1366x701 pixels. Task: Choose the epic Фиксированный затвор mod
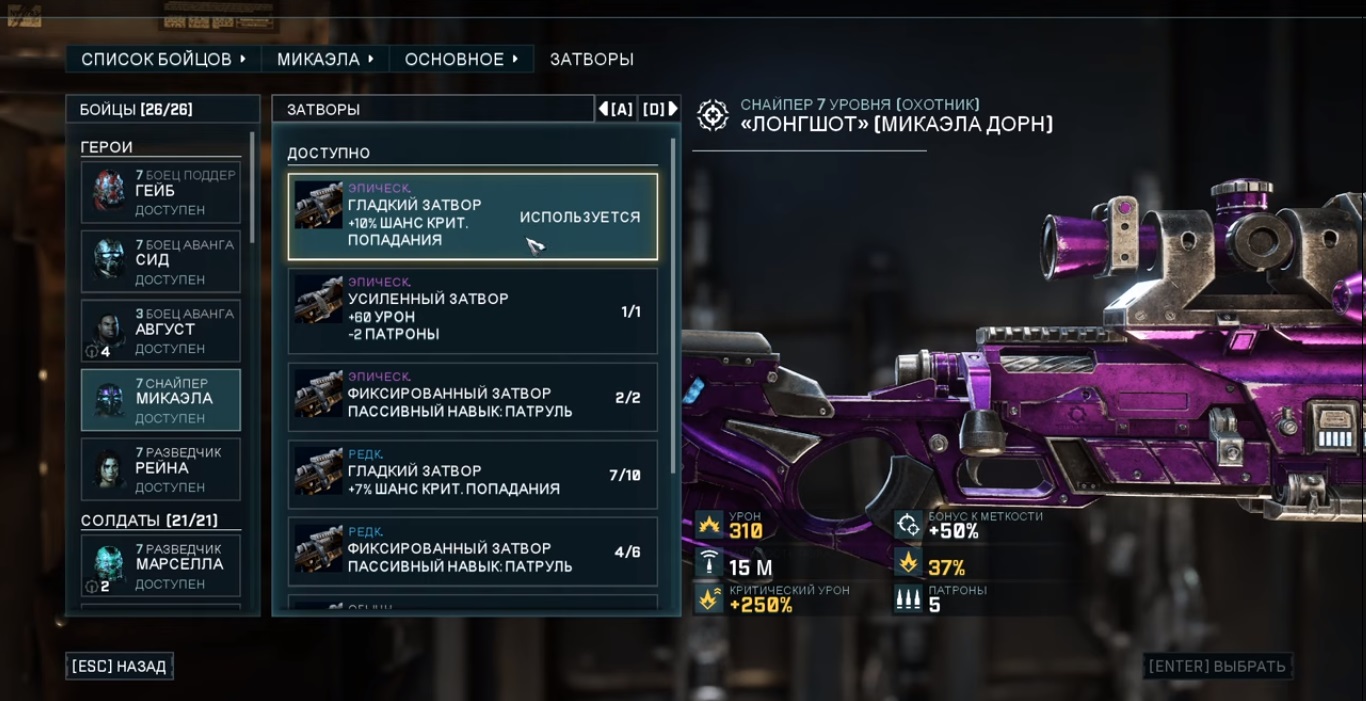pos(472,397)
